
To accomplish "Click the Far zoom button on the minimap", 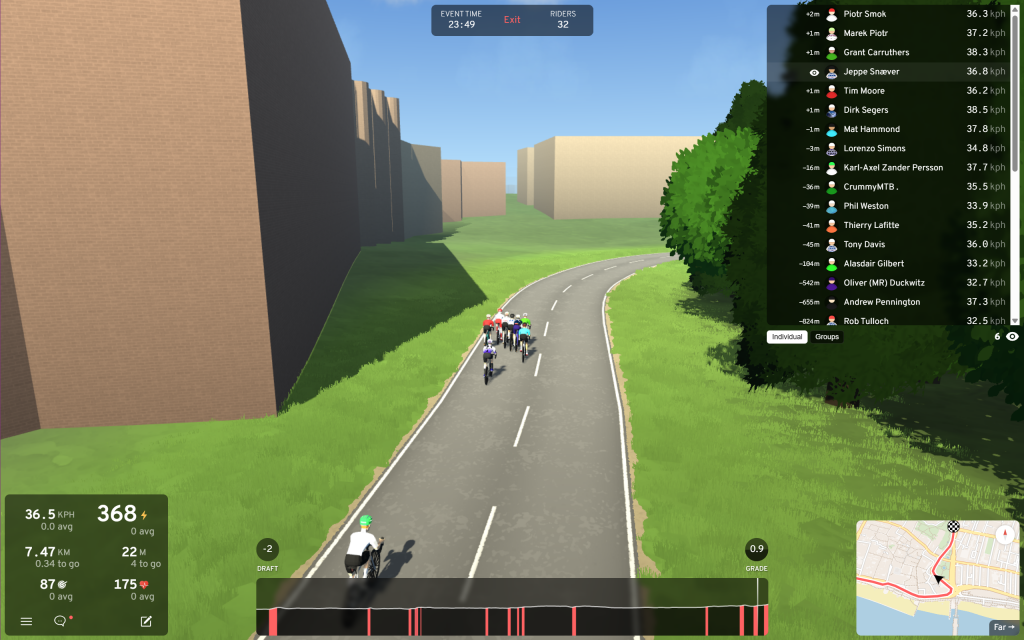I will (x=1001, y=627).
